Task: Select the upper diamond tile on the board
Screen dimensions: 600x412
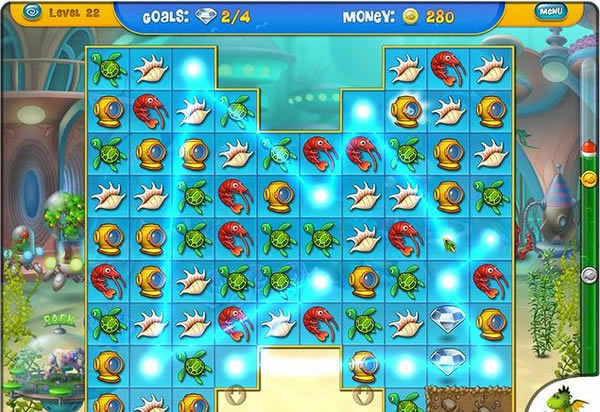Action: pyautogui.click(x=447, y=319)
